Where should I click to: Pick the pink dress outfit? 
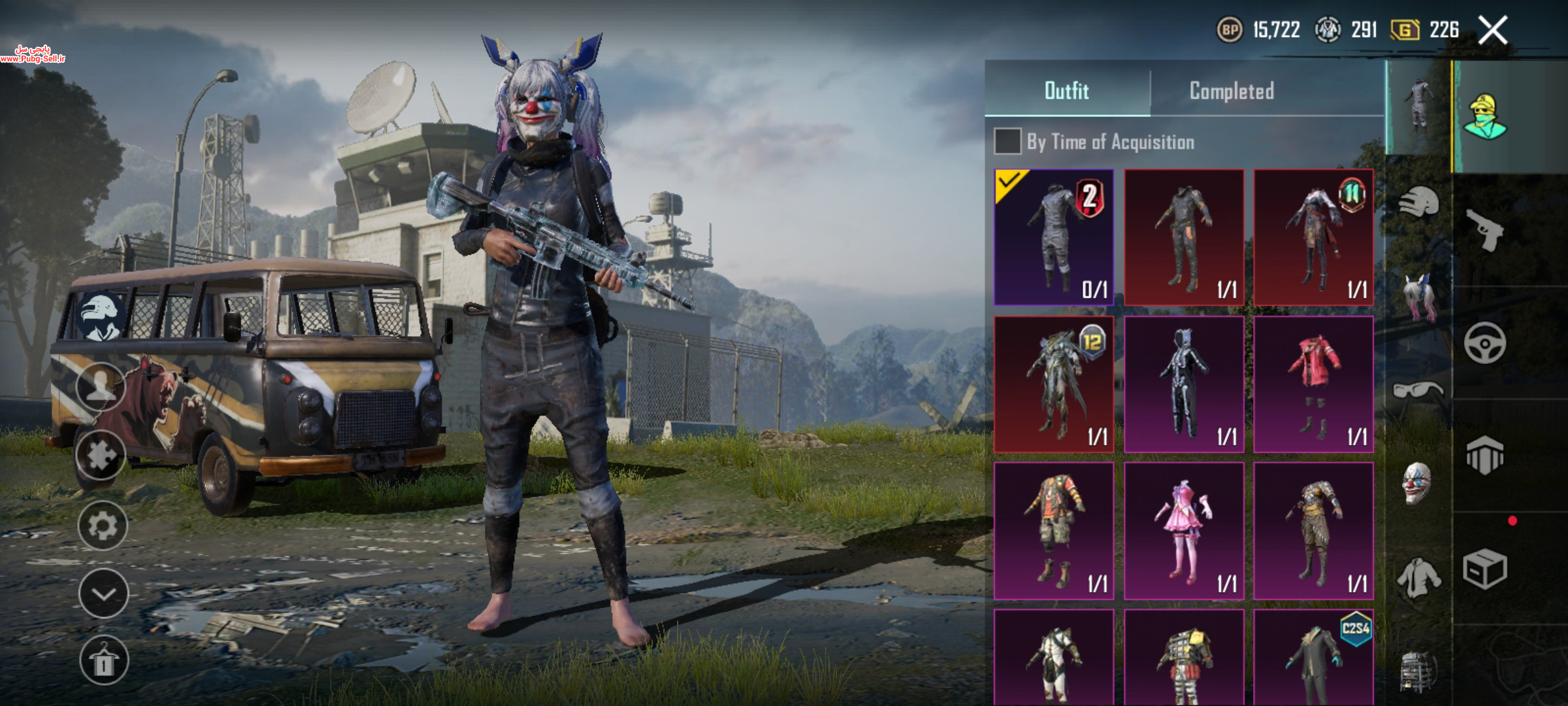(x=1184, y=531)
